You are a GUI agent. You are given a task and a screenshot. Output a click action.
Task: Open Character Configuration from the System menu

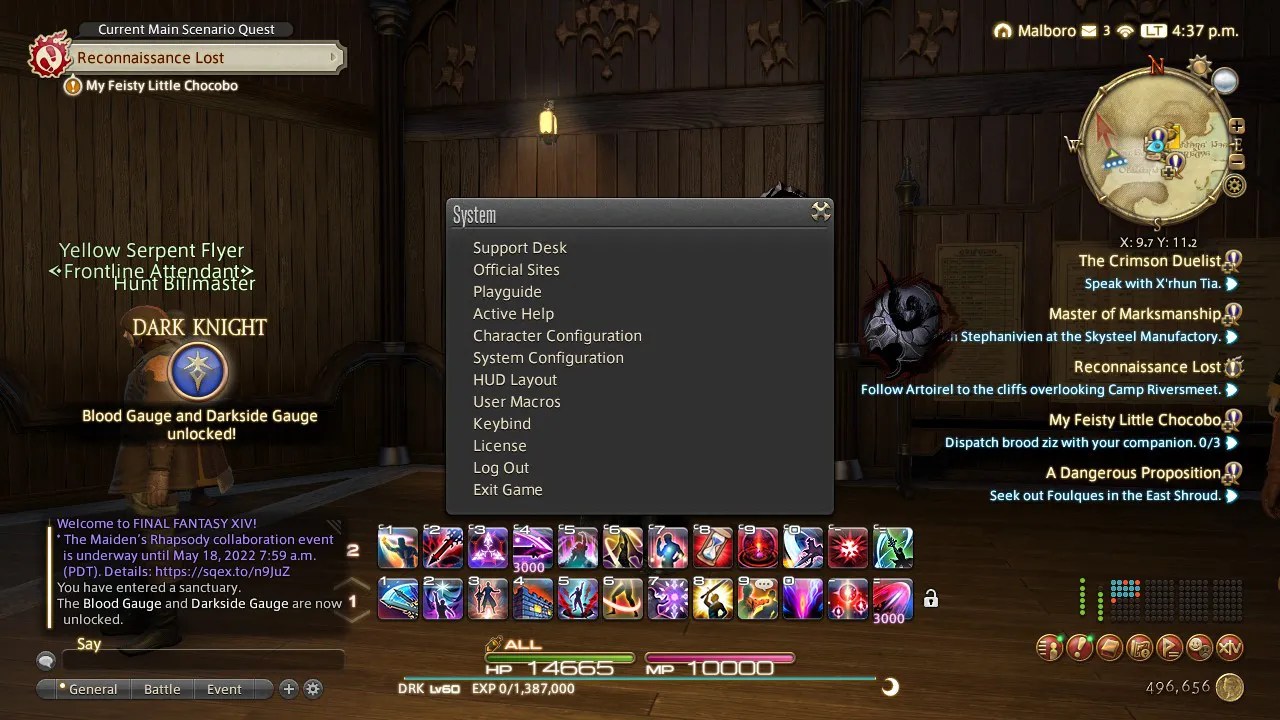(557, 336)
